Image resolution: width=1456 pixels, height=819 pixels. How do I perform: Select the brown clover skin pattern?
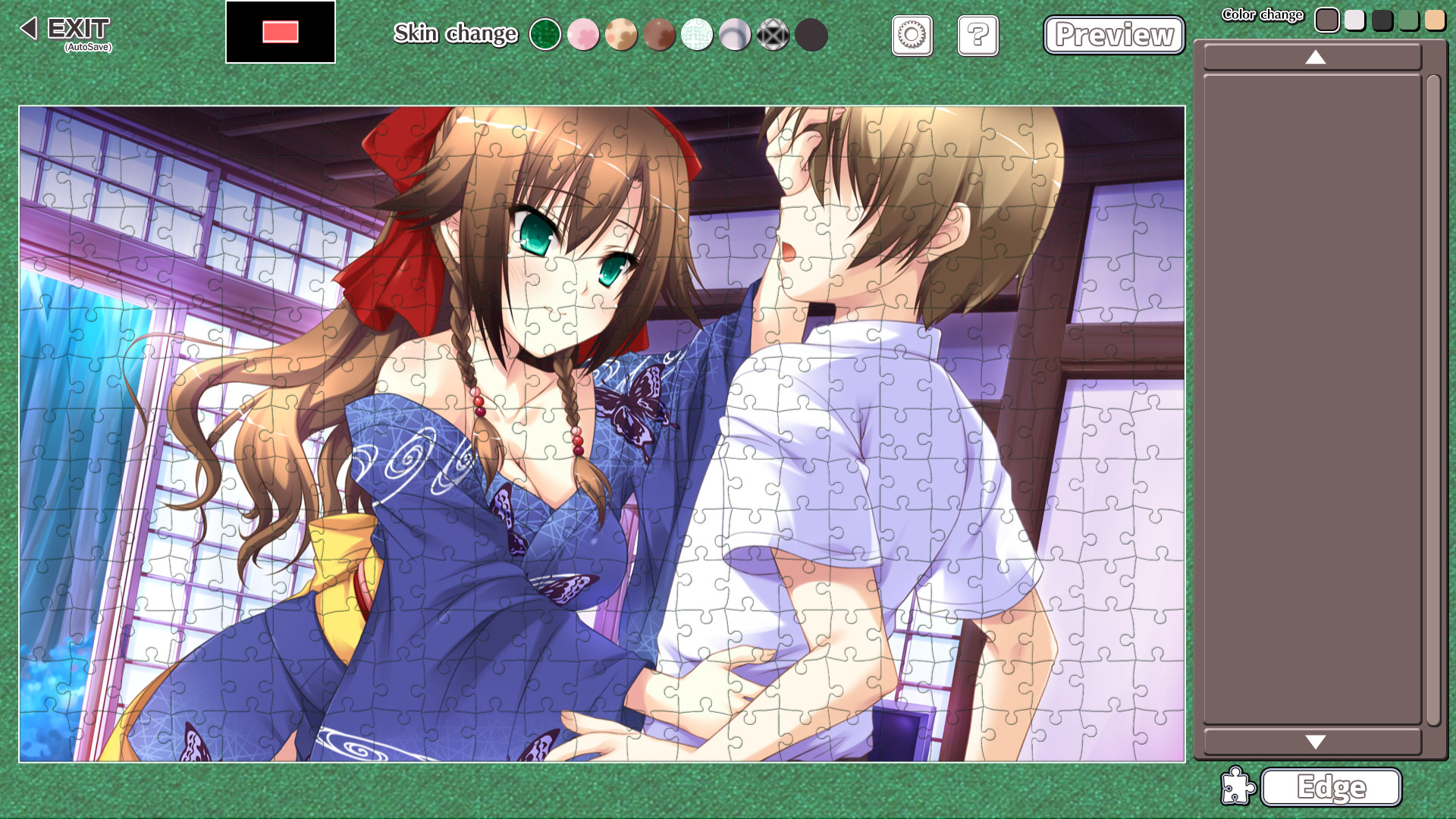659,34
